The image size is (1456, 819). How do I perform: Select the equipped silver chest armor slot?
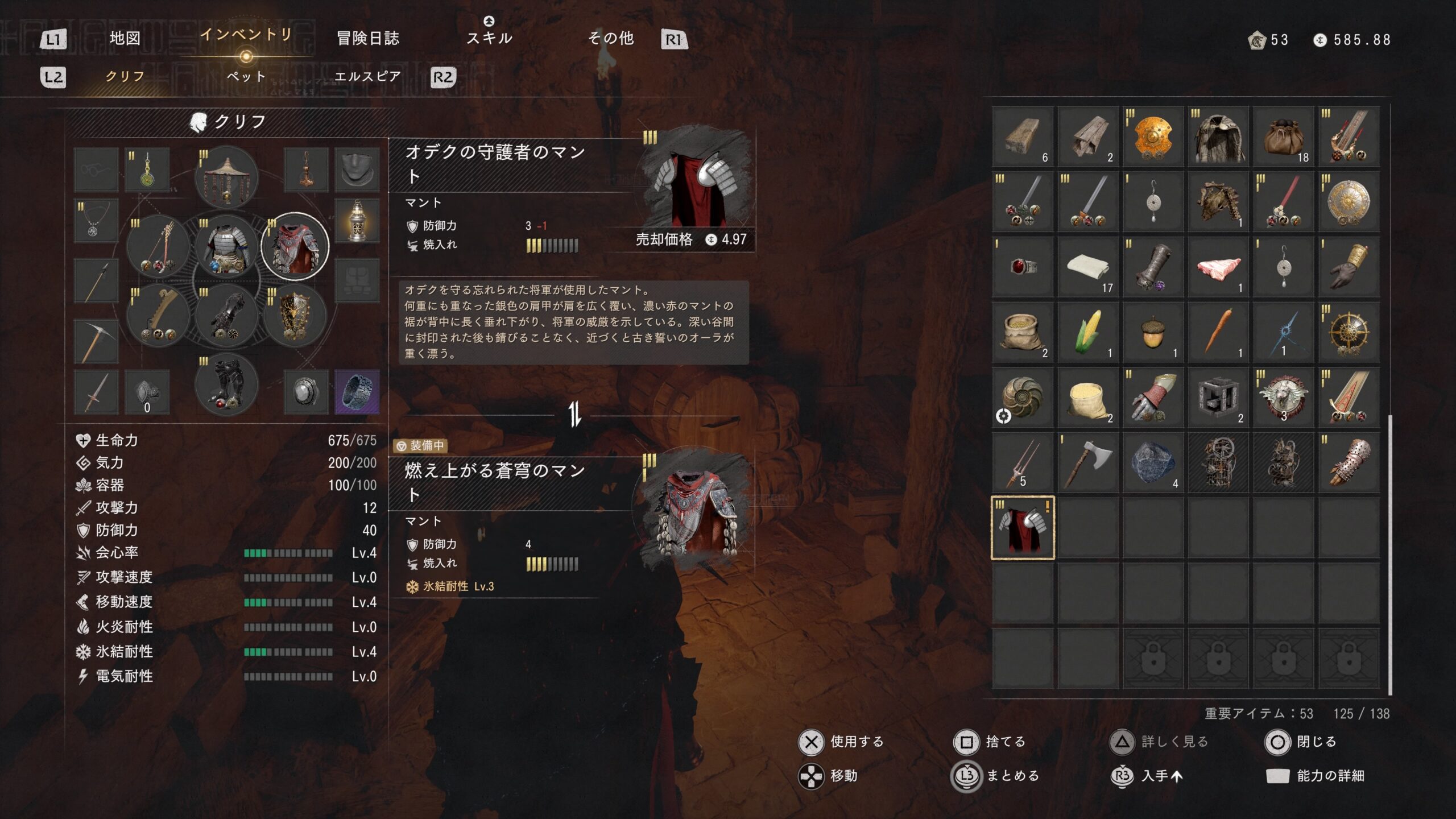226,247
